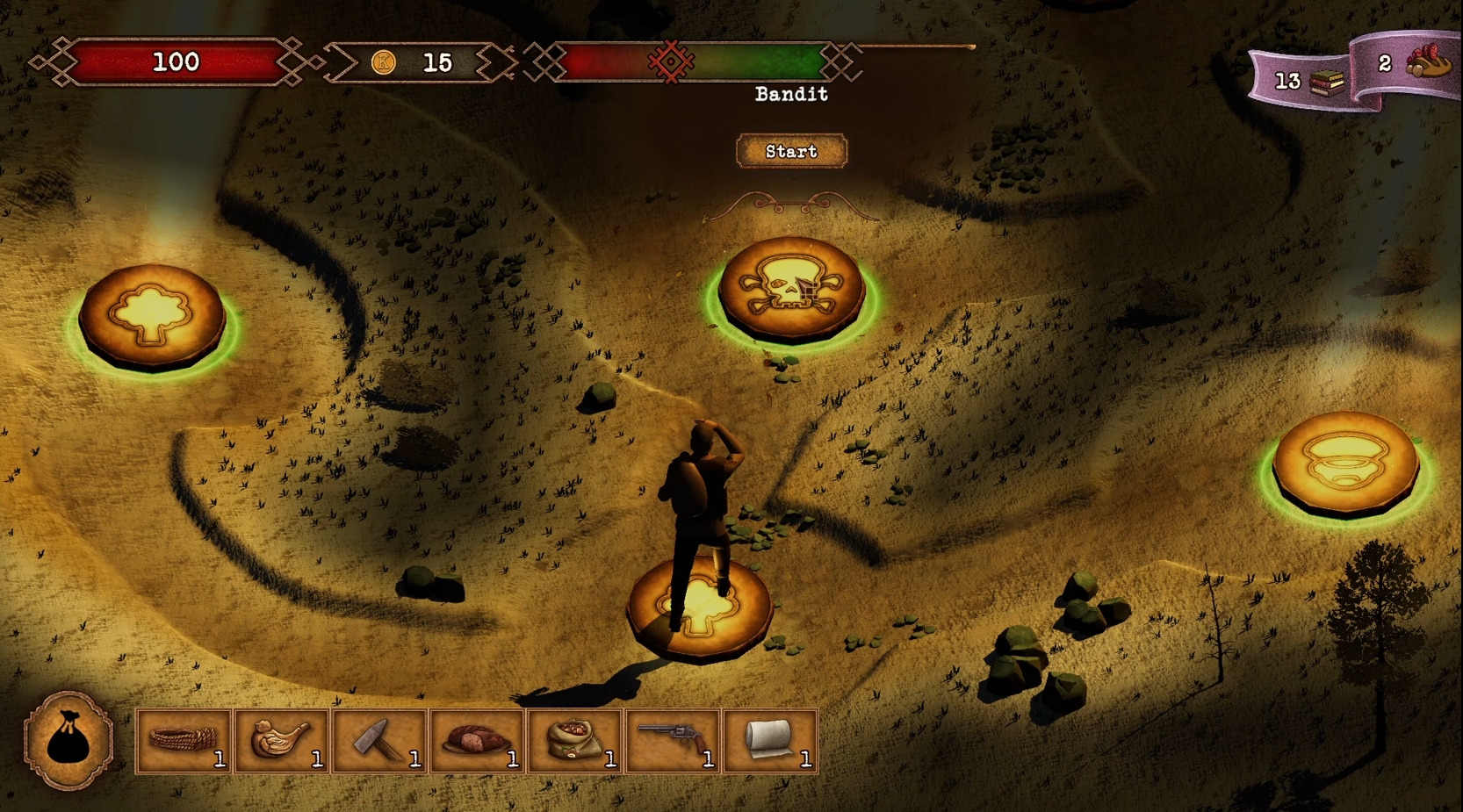
Task: Pick the bread loaf slot
Action: (478, 742)
